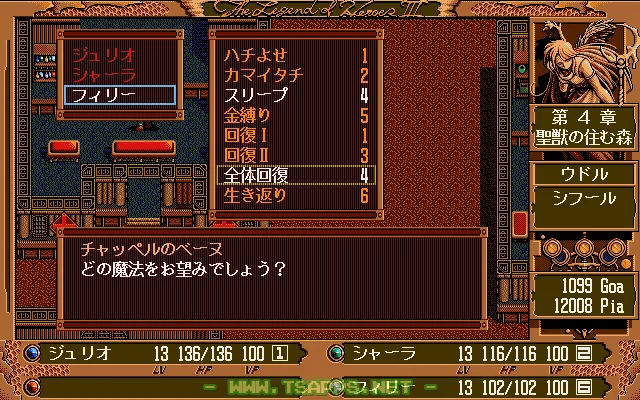Pick the highlighted フィリー character entry

(x=118, y=95)
